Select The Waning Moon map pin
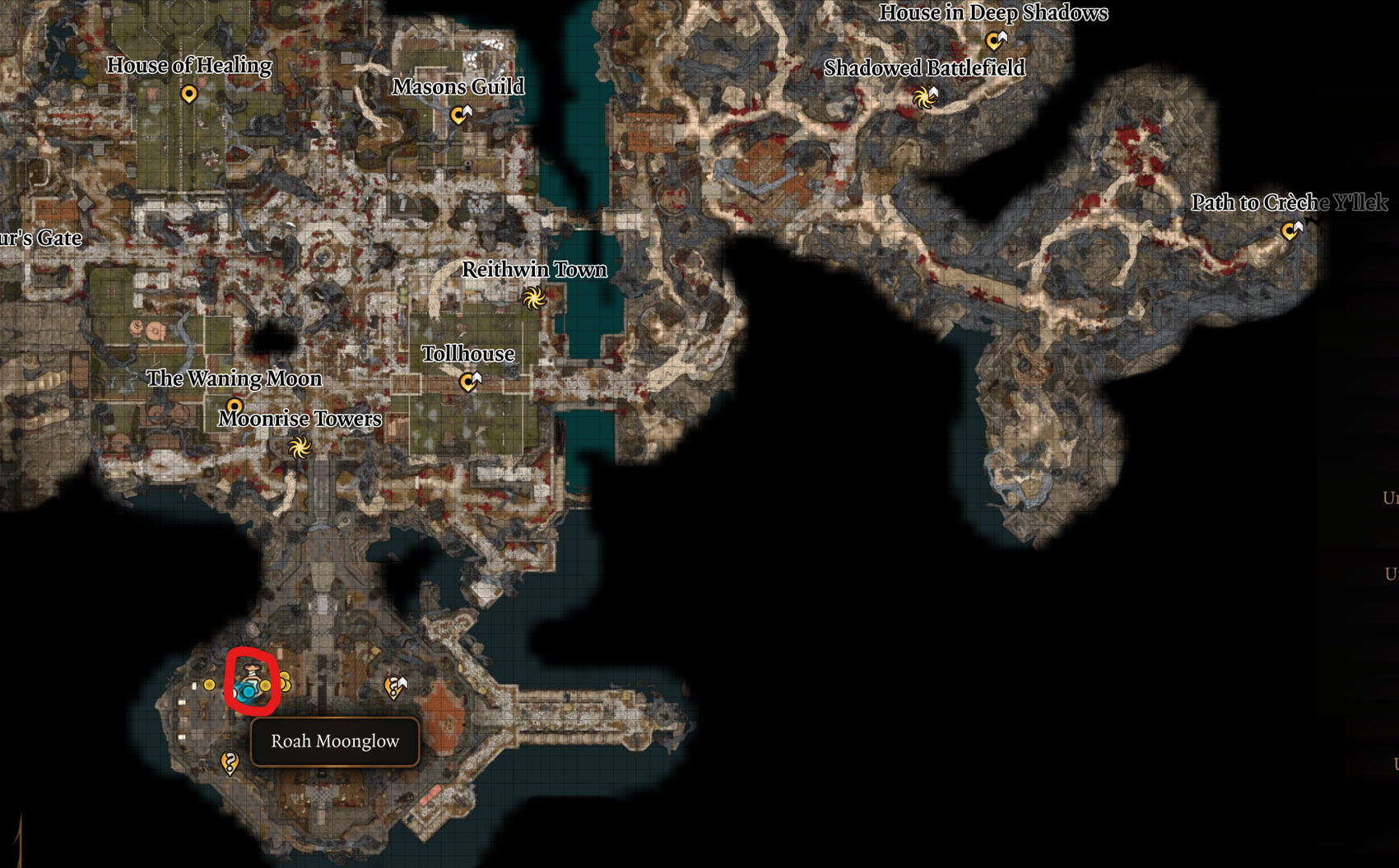 coord(235,406)
